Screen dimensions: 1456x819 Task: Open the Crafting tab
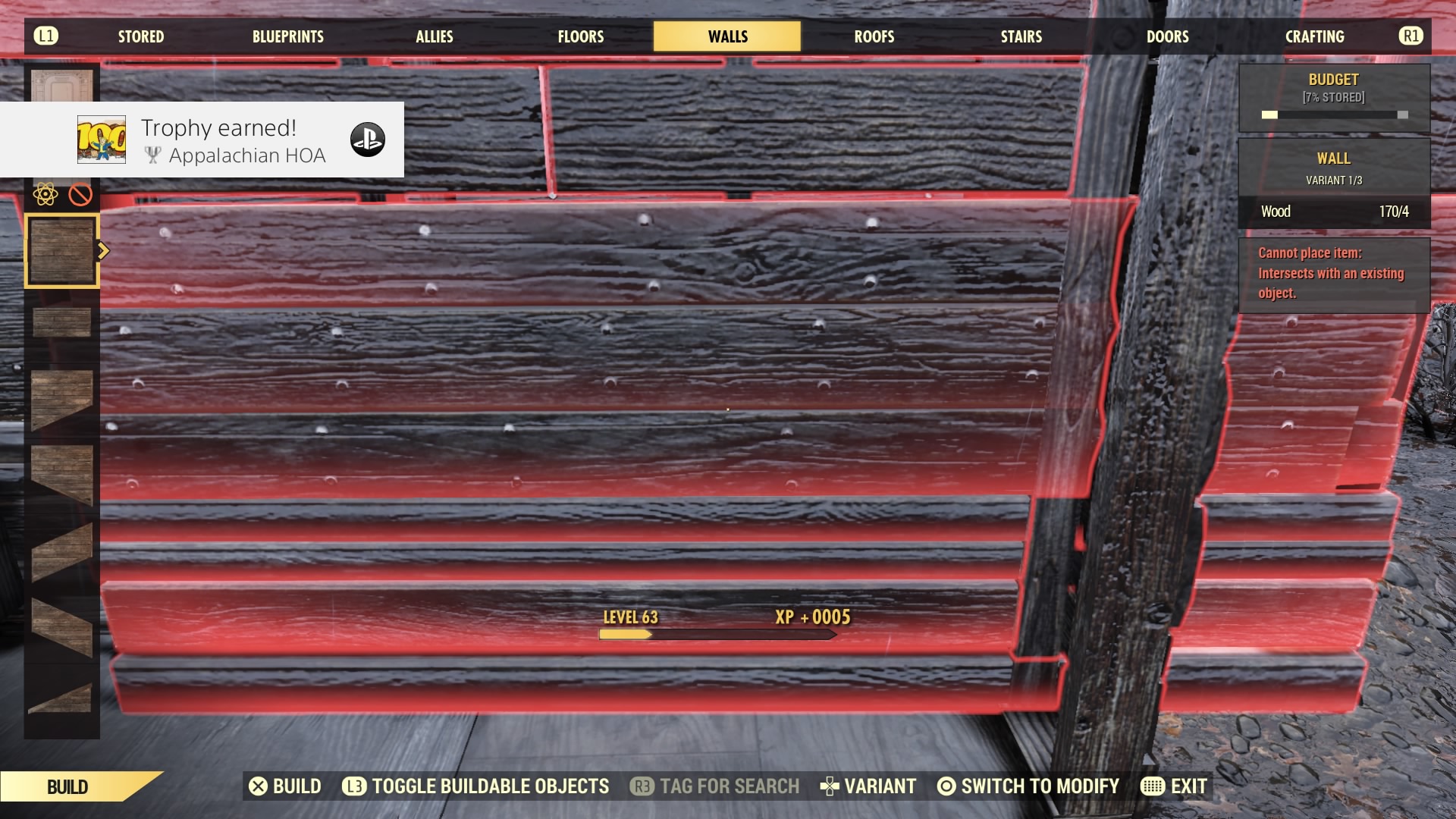click(x=1314, y=36)
